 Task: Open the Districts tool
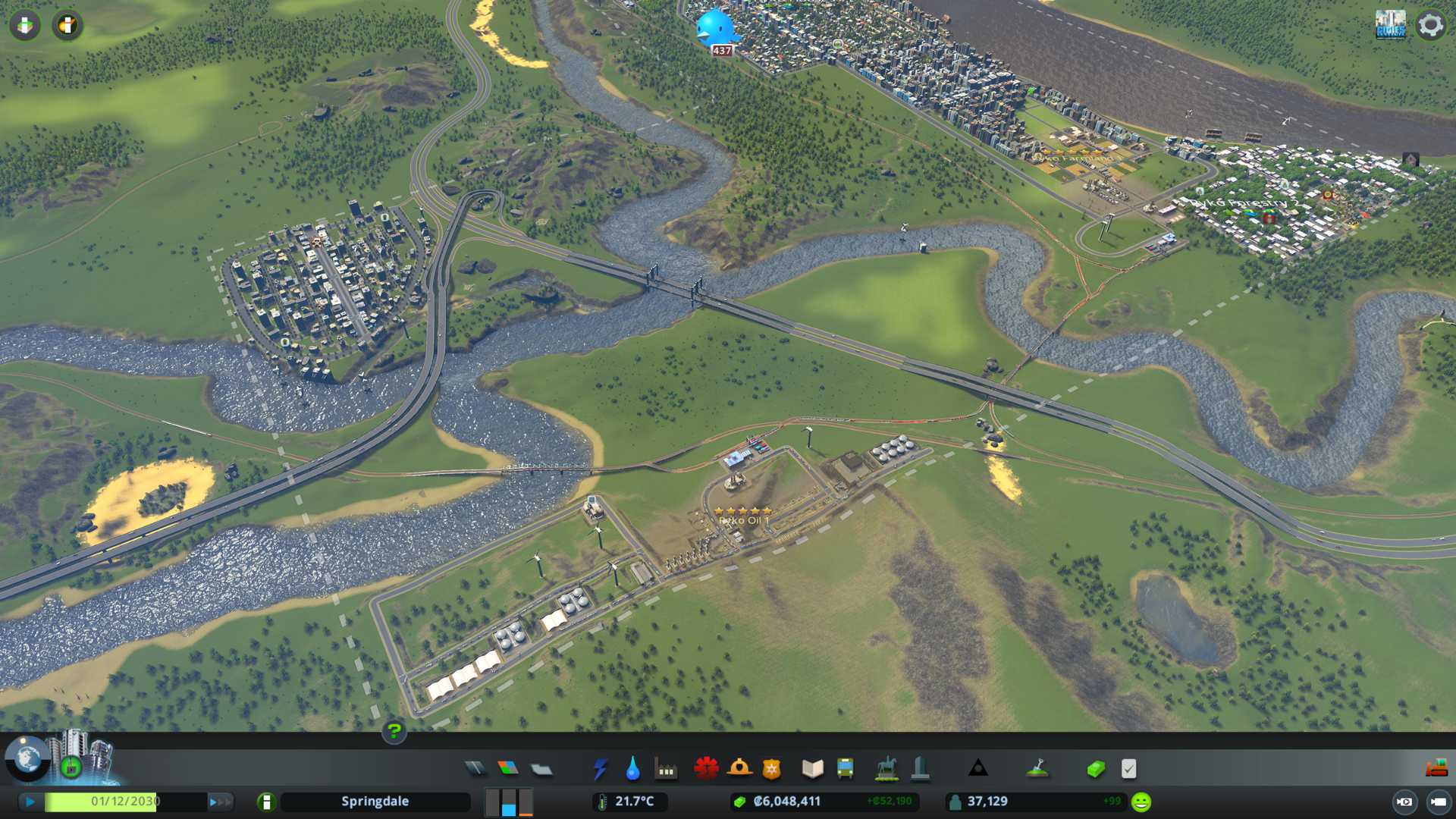click(x=541, y=769)
